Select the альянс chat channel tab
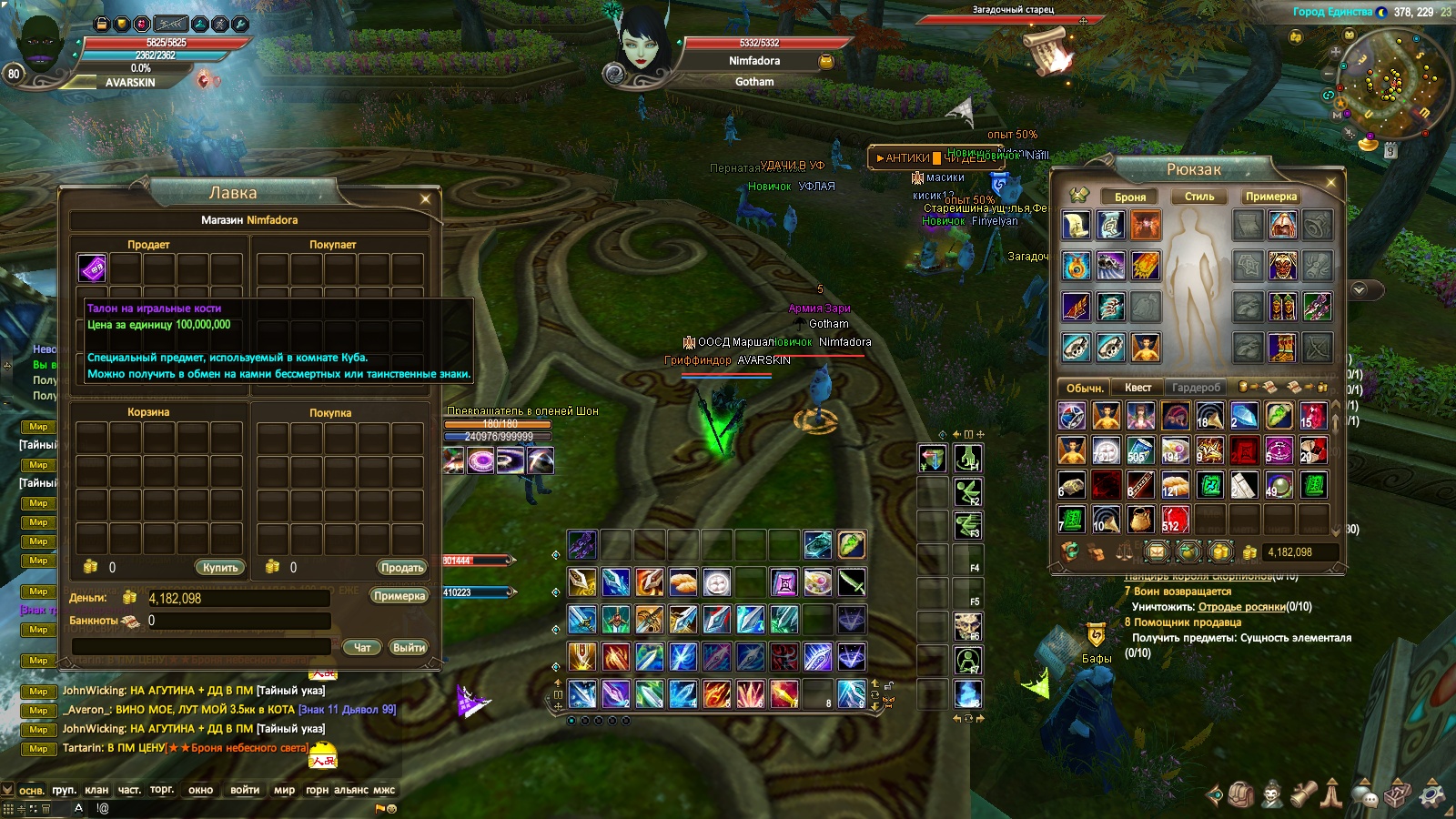The height and width of the screenshot is (819, 1456). click(350, 790)
